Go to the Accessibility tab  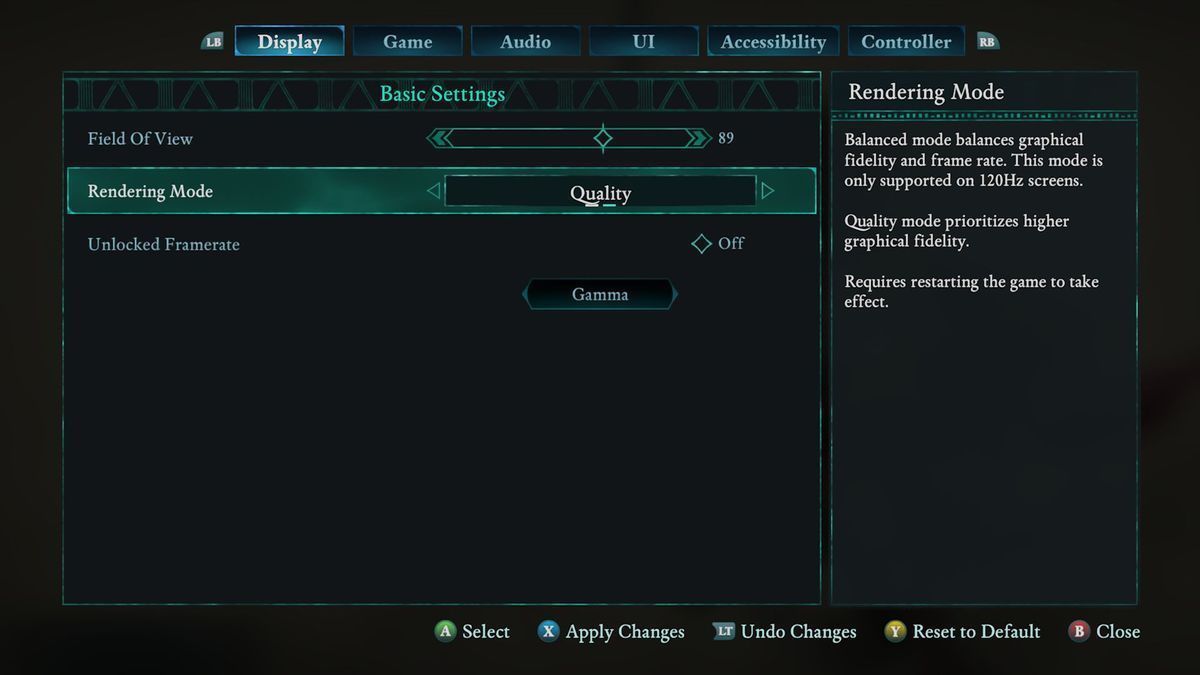(773, 42)
